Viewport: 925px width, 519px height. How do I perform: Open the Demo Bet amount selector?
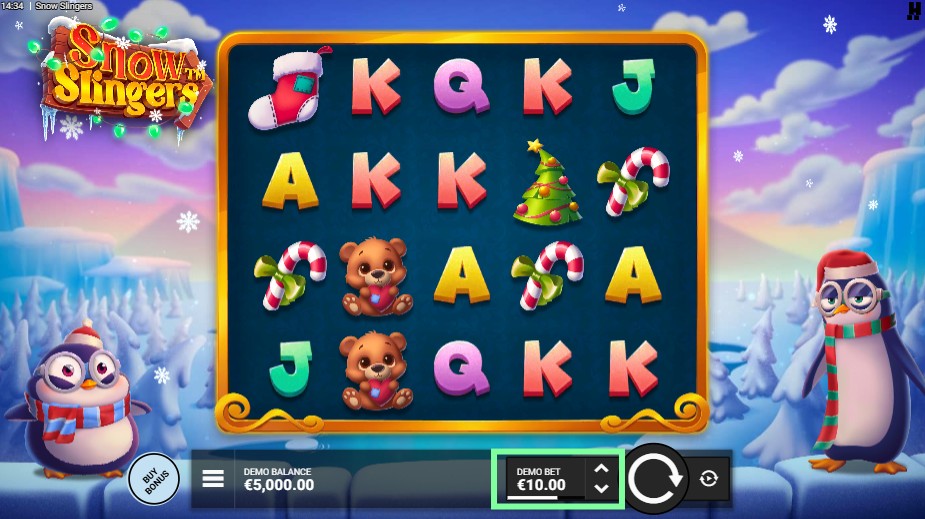coord(543,479)
